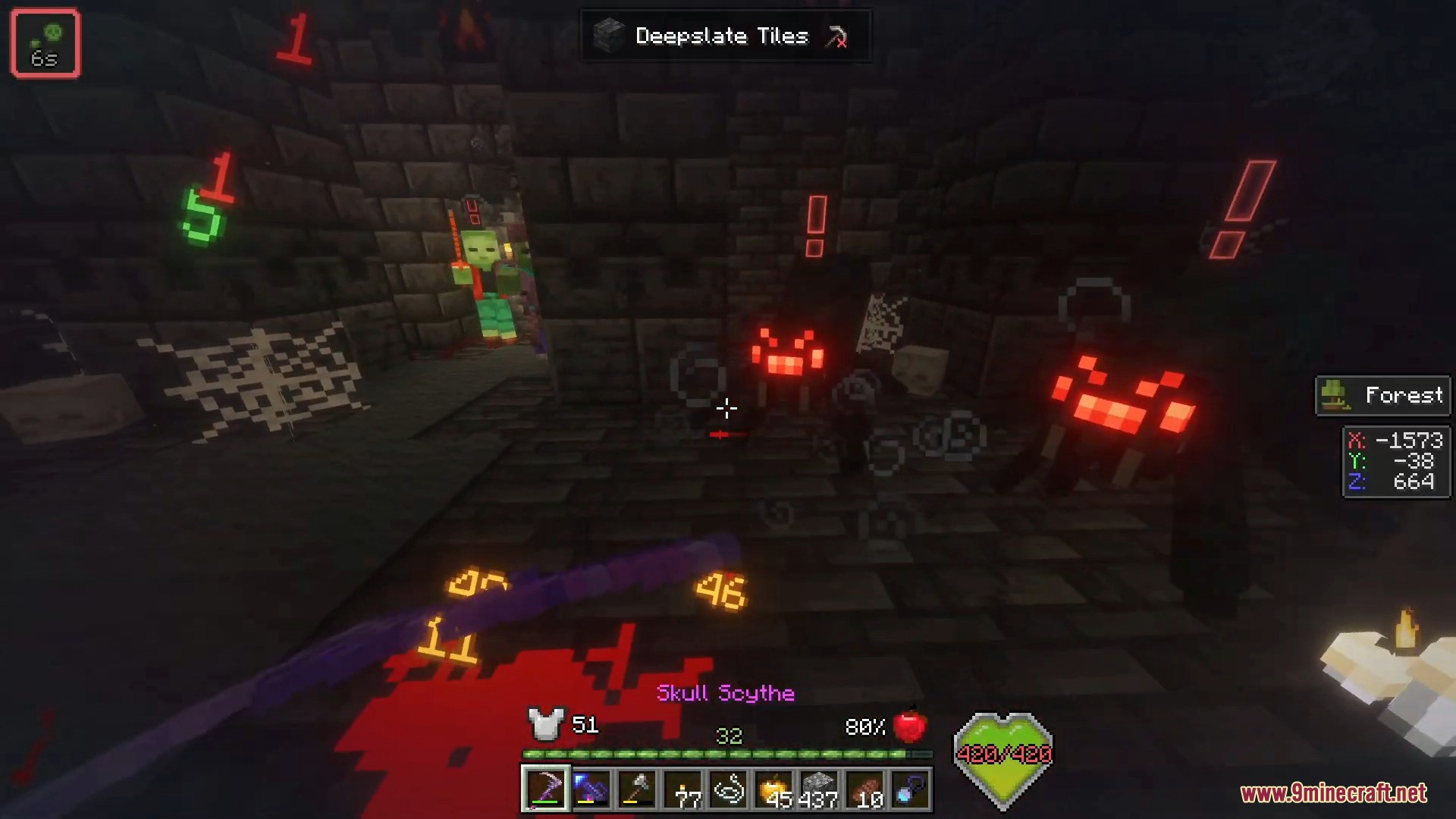
Task: Choose the blue-gem purple staff slot
Action: point(591,789)
